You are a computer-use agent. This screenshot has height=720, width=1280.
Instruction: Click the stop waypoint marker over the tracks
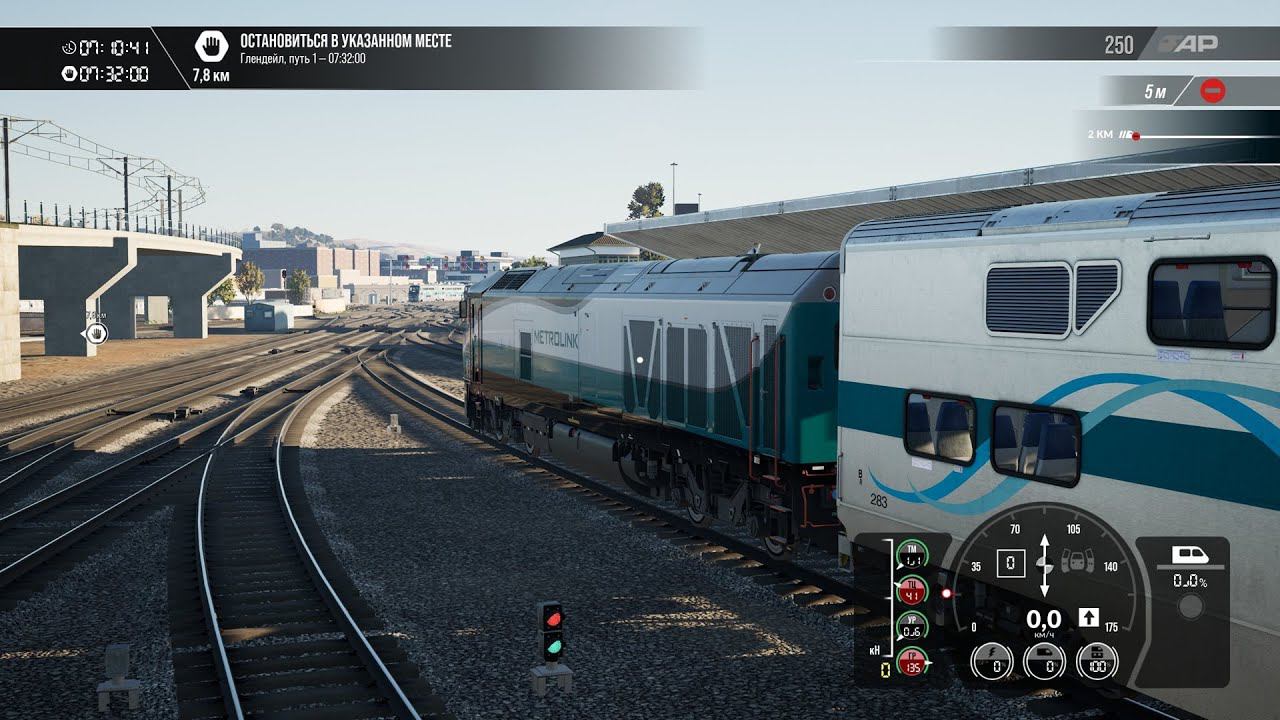(x=96, y=334)
